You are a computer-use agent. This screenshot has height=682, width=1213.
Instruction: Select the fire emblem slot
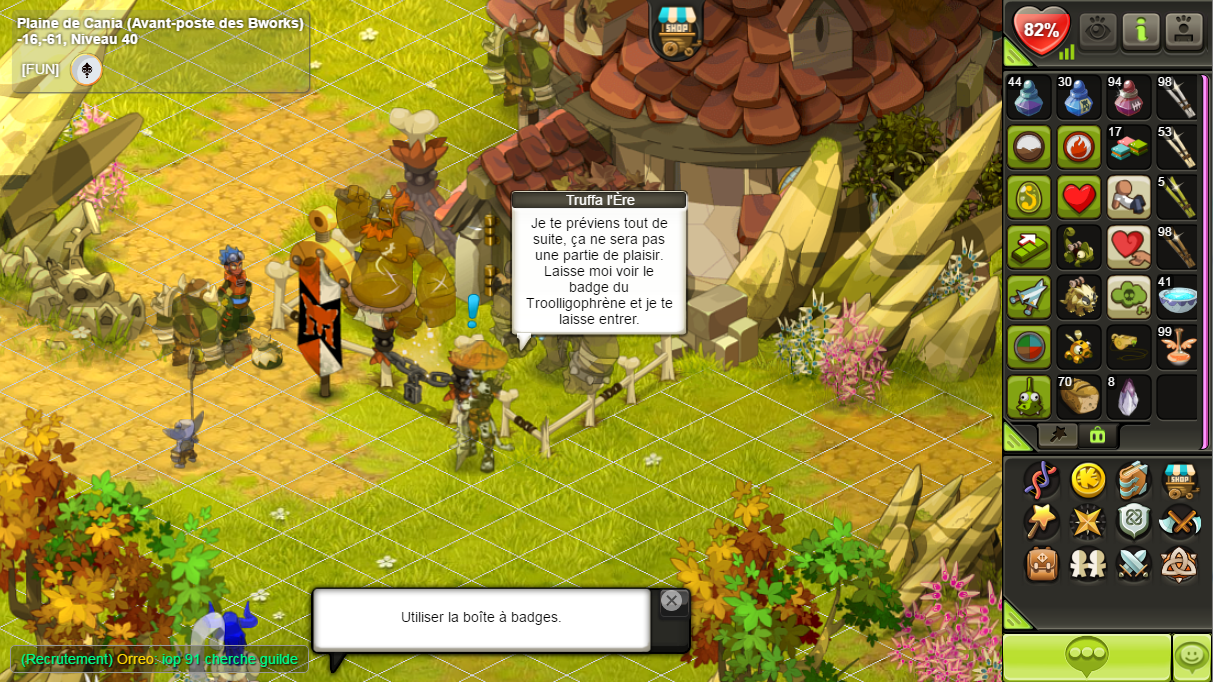(x=1079, y=147)
